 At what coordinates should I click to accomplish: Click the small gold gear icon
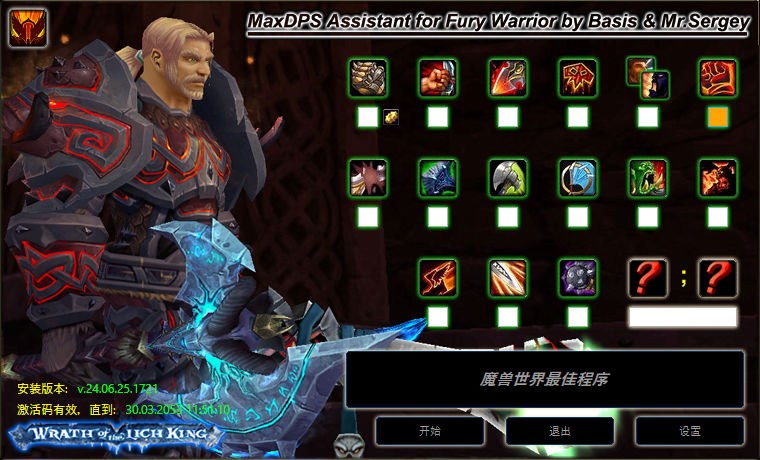coord(391,117)
